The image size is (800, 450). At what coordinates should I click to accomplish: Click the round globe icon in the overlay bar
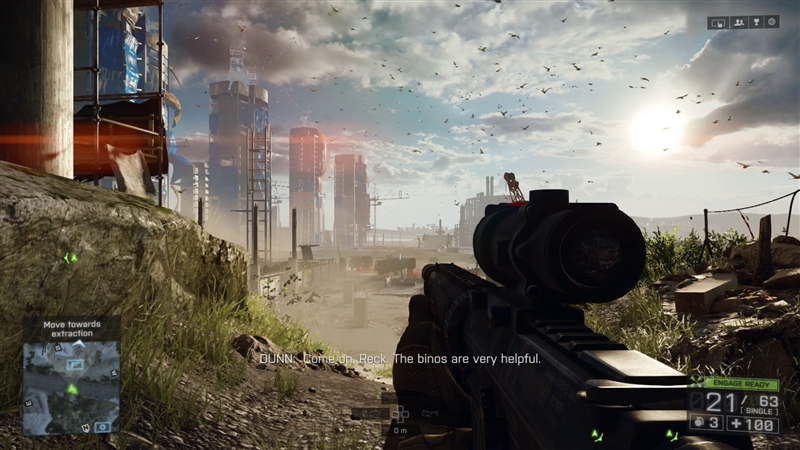pyautogui.click(x=772, y=22)
